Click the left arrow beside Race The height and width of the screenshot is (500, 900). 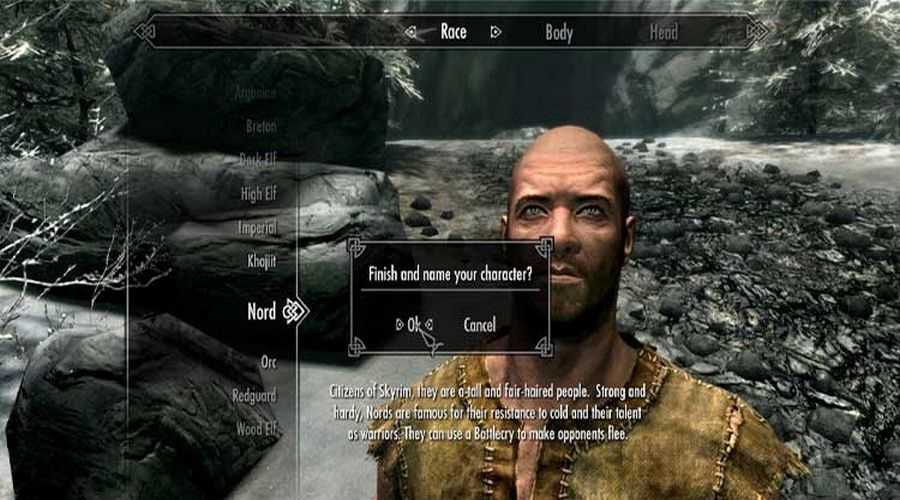point(411,32)
